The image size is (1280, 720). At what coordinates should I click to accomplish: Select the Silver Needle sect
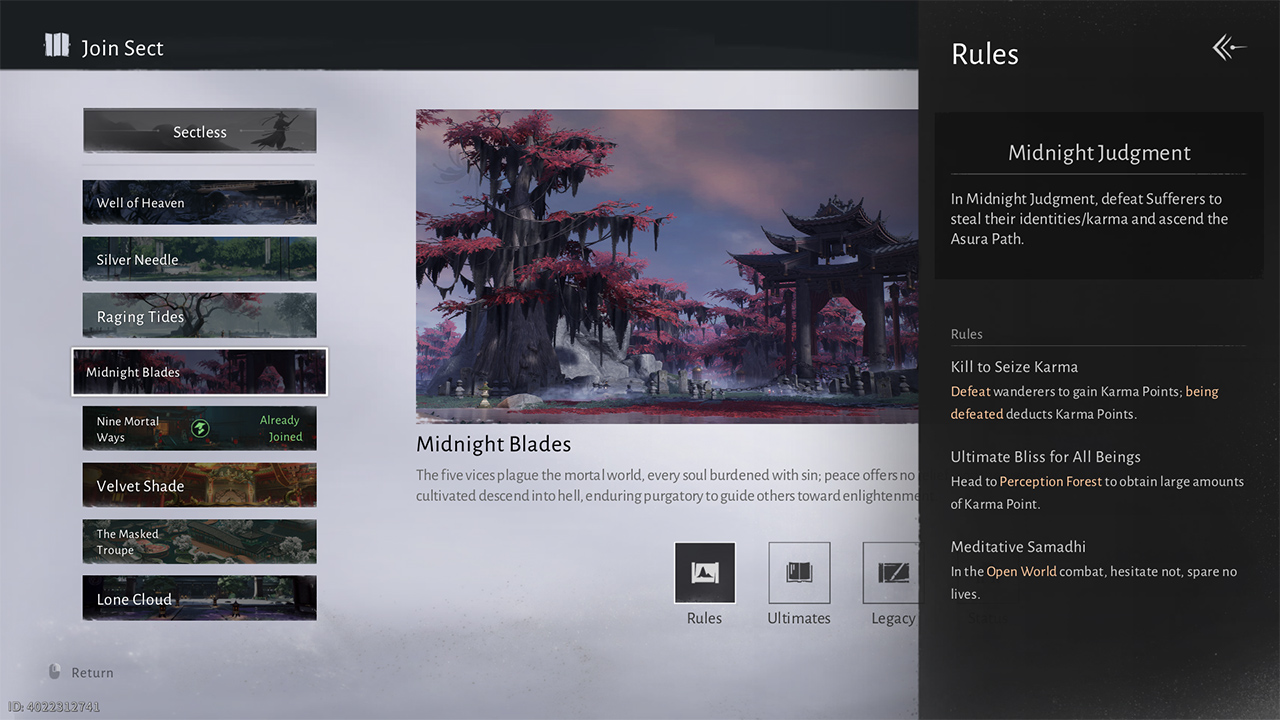199,259
